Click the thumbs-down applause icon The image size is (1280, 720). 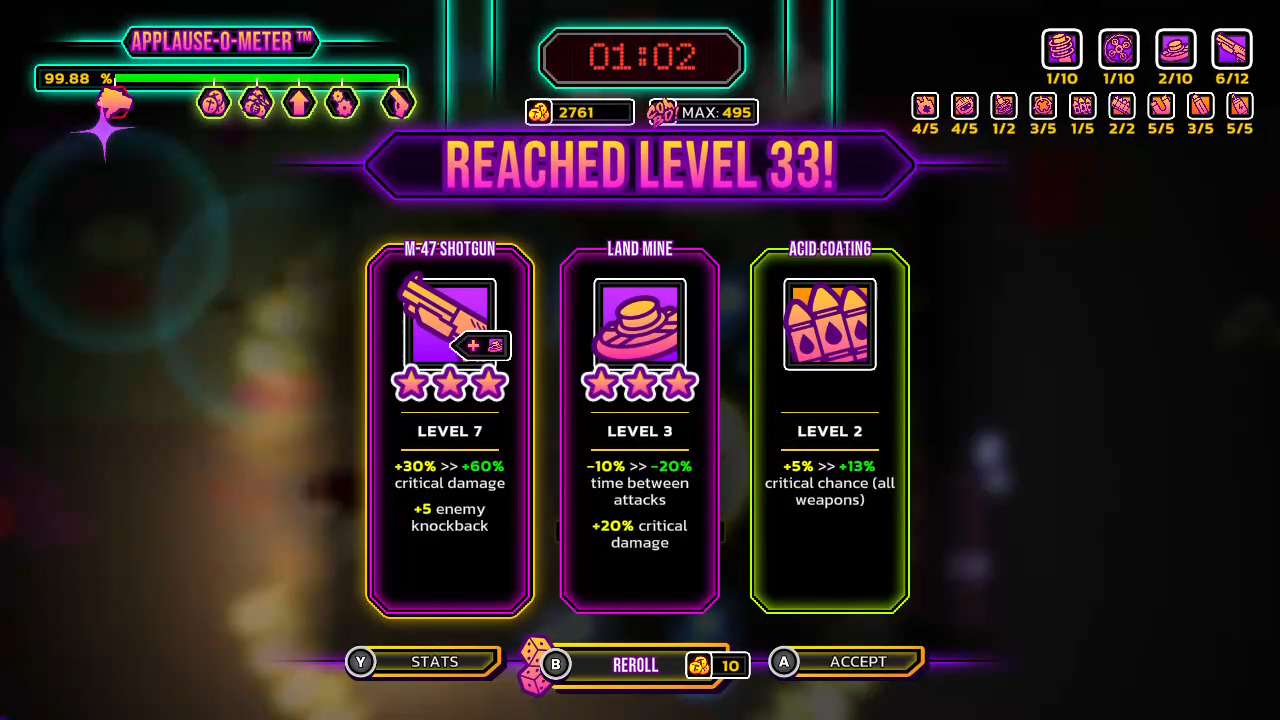112,103
